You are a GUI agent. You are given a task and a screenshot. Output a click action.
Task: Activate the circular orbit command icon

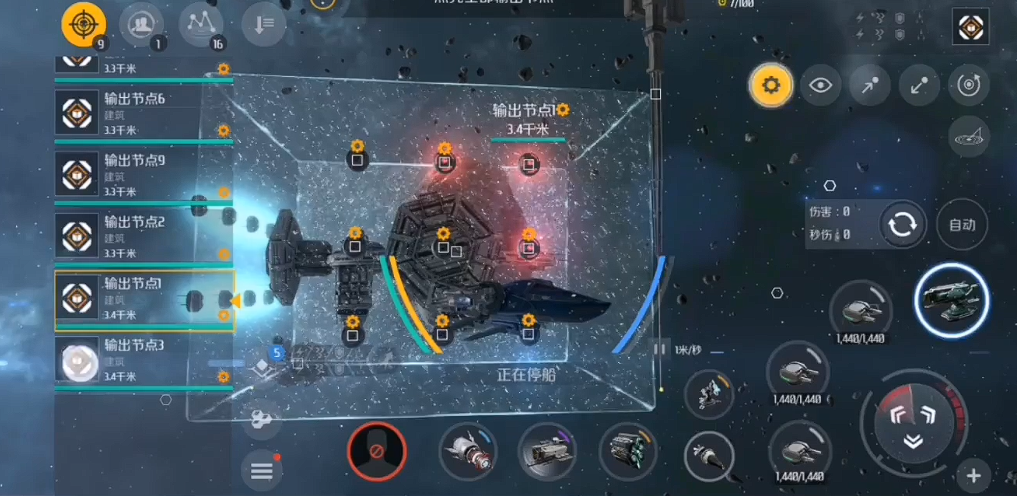tap(968, 86)
